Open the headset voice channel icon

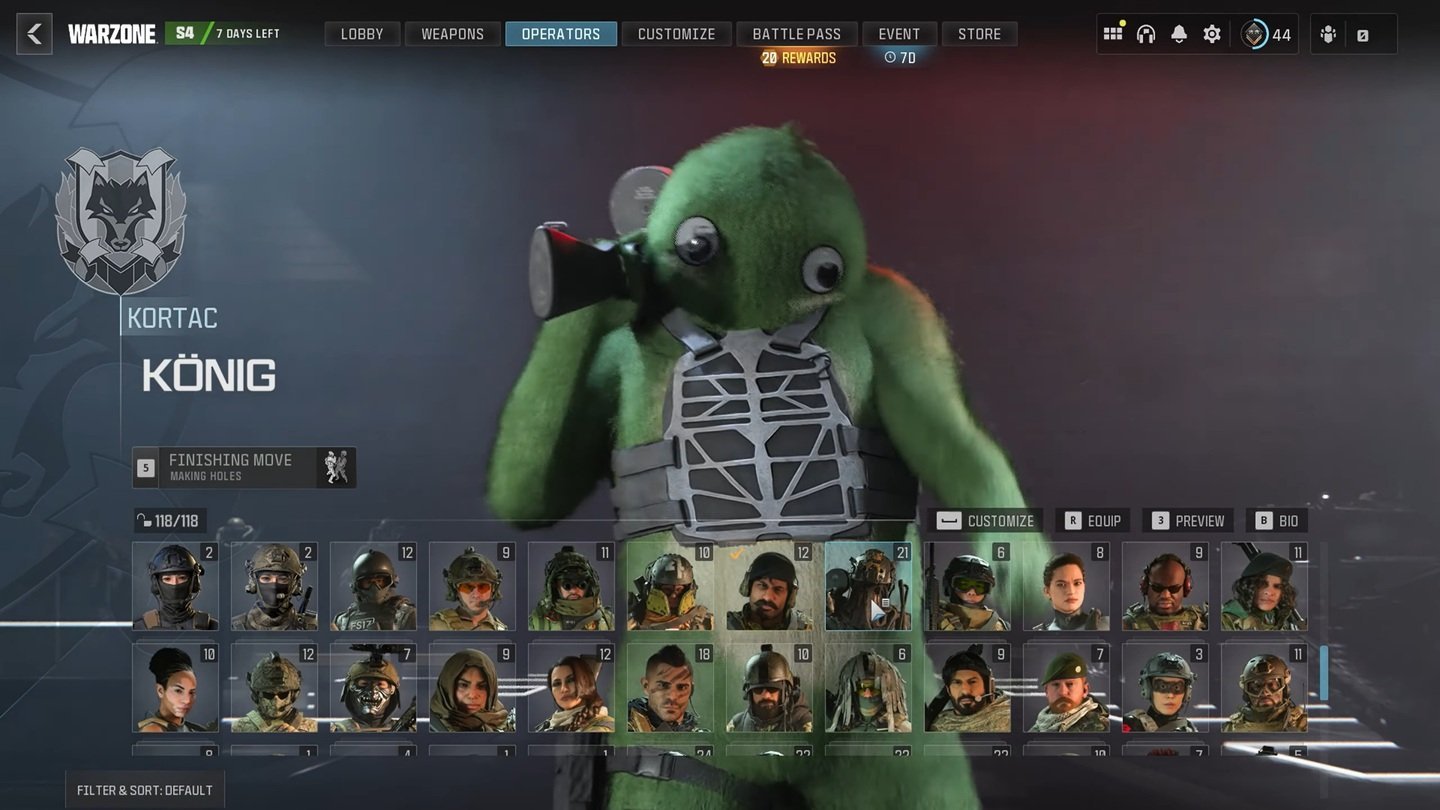1146,34
